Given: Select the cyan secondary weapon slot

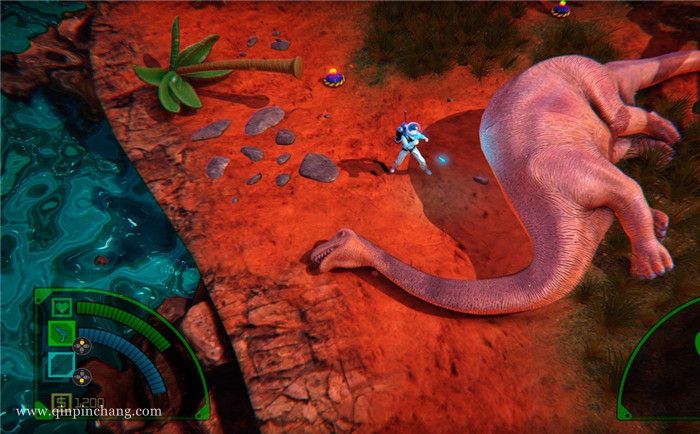Looking at the screenshot, I should click(60, 363).
